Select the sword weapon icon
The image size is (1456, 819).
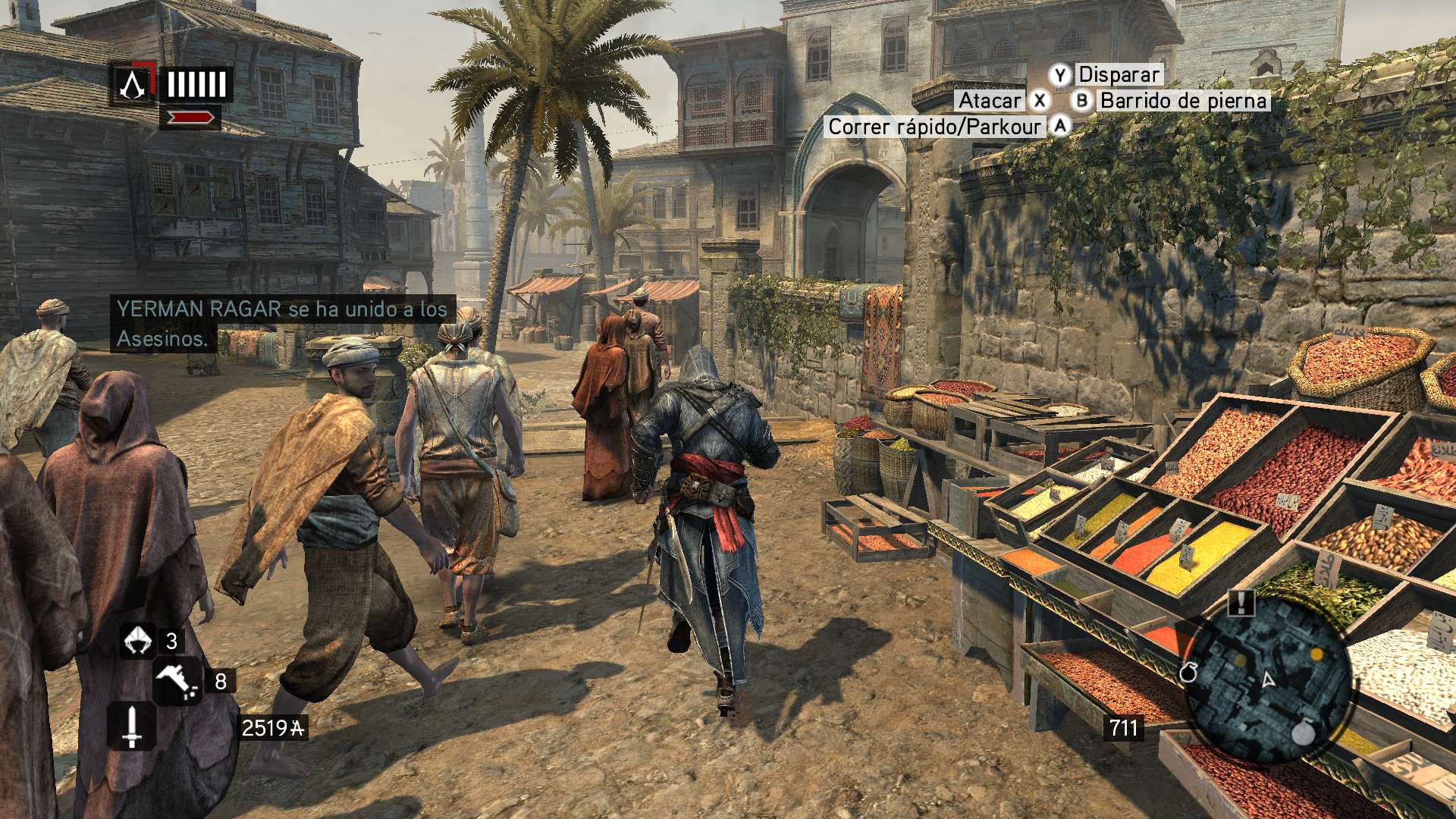tap(132, 726)
